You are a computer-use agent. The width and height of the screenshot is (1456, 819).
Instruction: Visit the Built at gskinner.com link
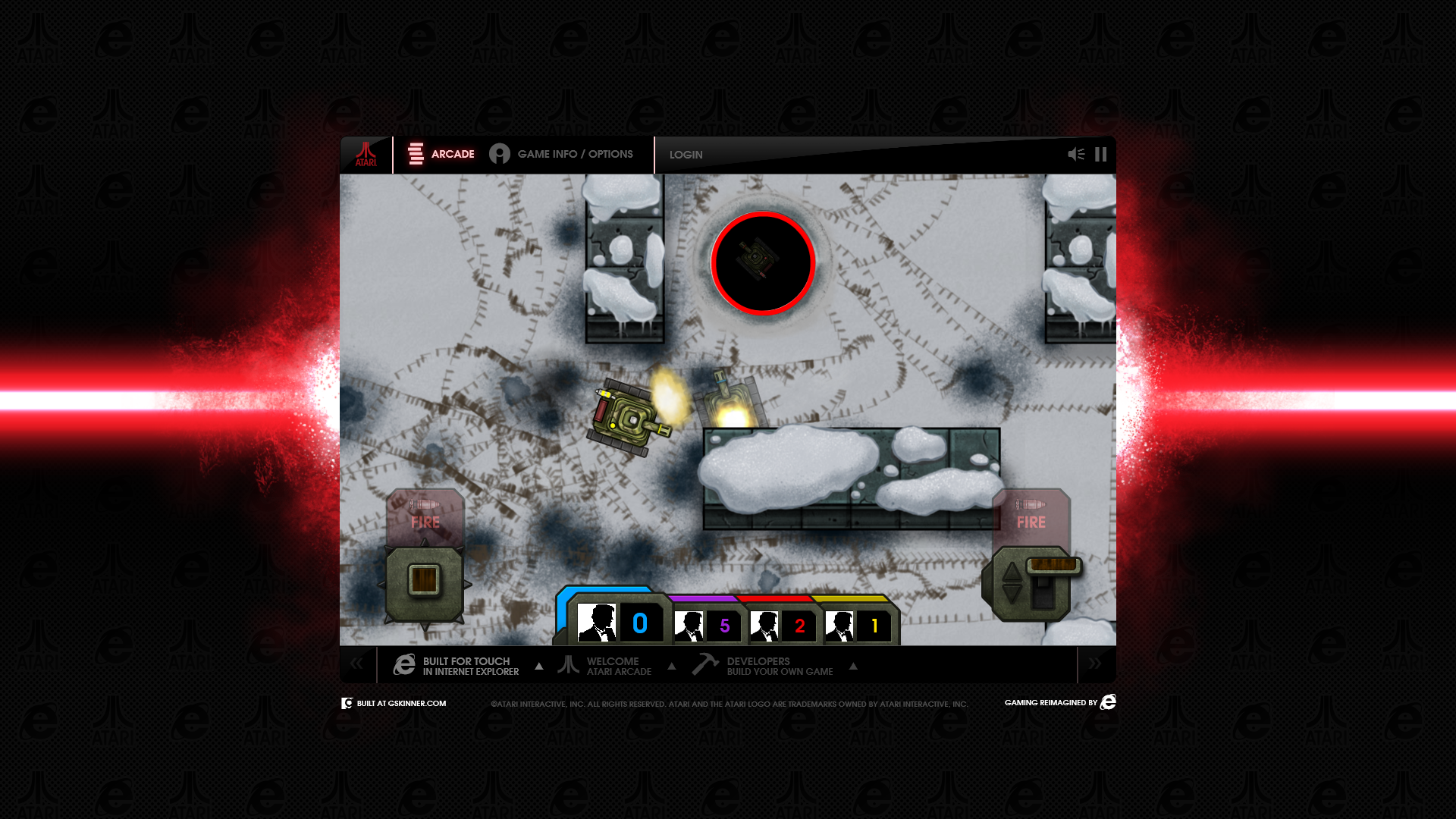(x=394, y=704)
